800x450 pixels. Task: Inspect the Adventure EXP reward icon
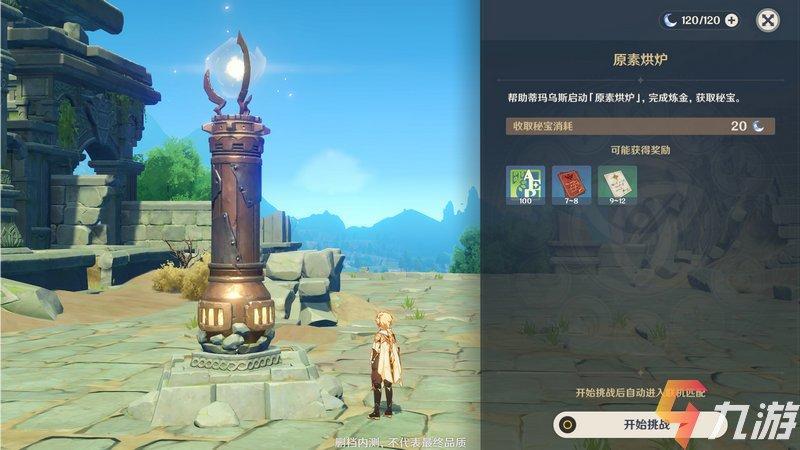pos(525,185)
